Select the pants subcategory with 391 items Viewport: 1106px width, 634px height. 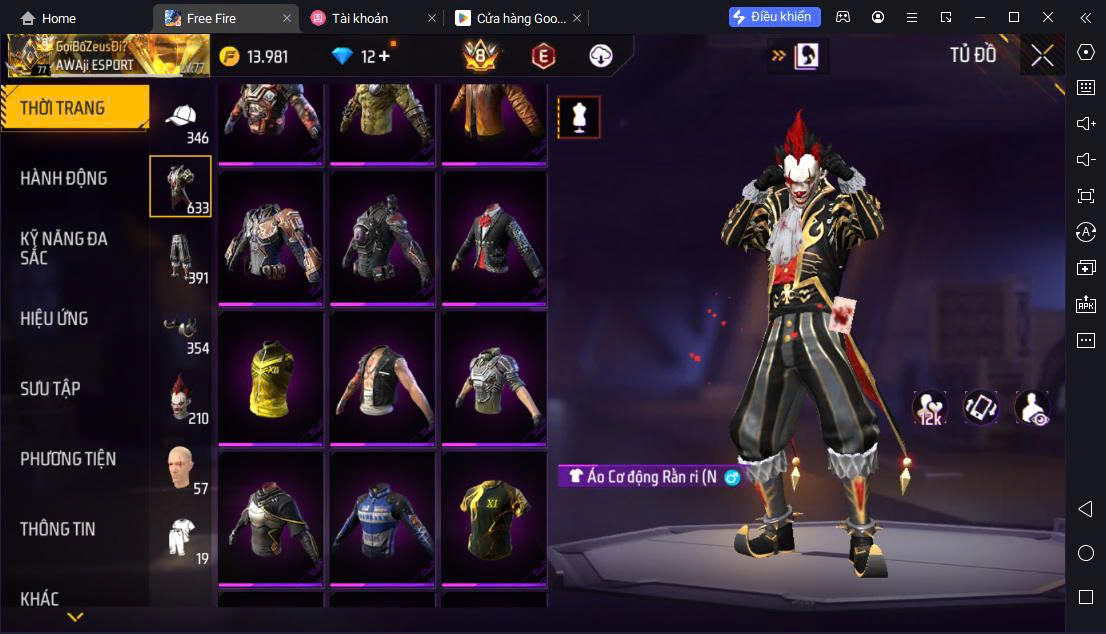[181, 257]
